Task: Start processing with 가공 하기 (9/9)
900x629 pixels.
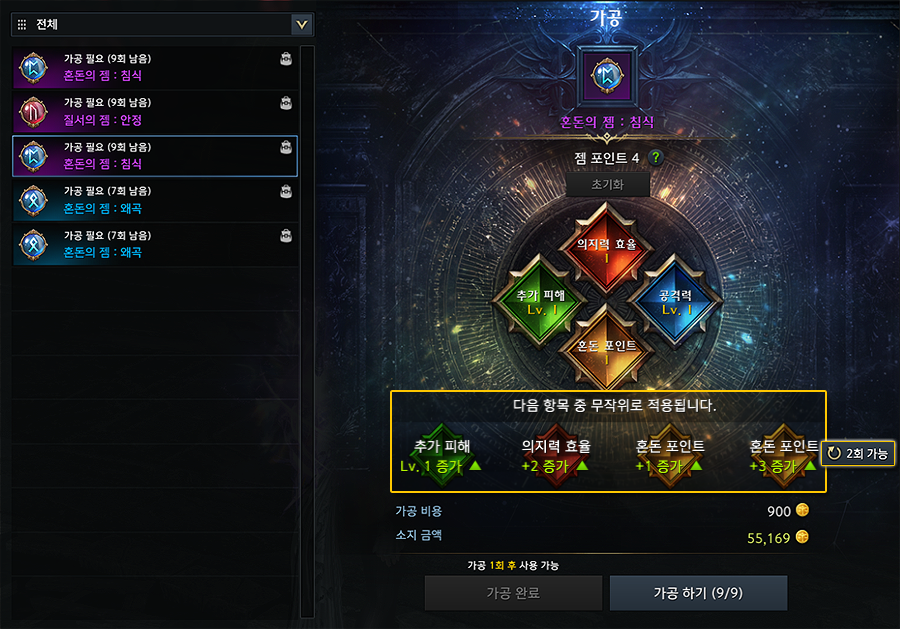Action: [x=698, y=593]
